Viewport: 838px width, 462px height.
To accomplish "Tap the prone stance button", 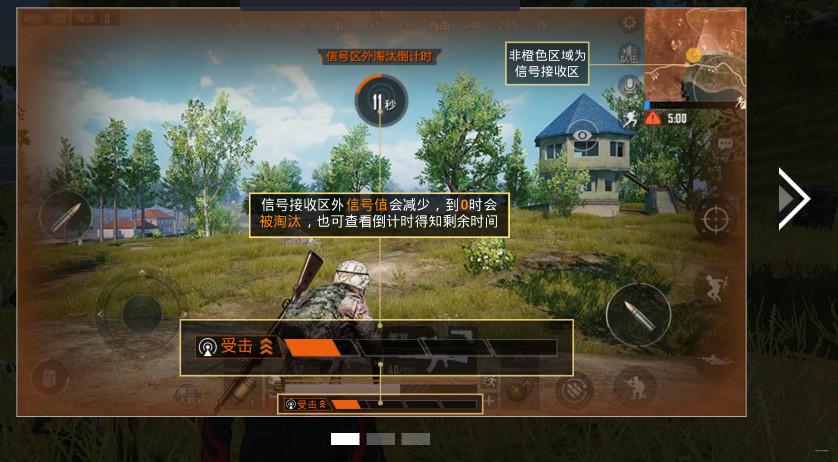I will coord(716,360).
